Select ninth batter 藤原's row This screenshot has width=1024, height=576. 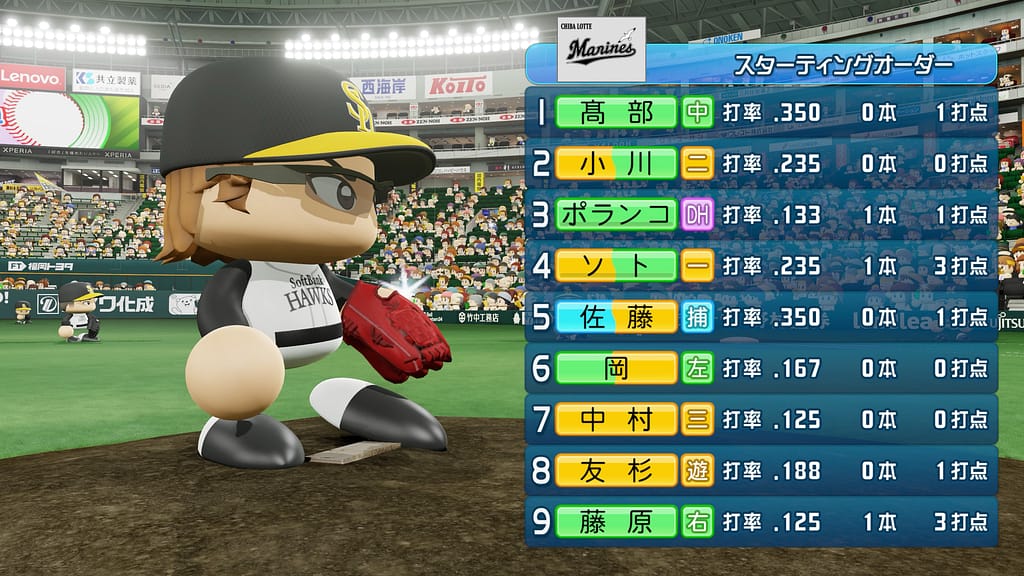coord(616,521)
